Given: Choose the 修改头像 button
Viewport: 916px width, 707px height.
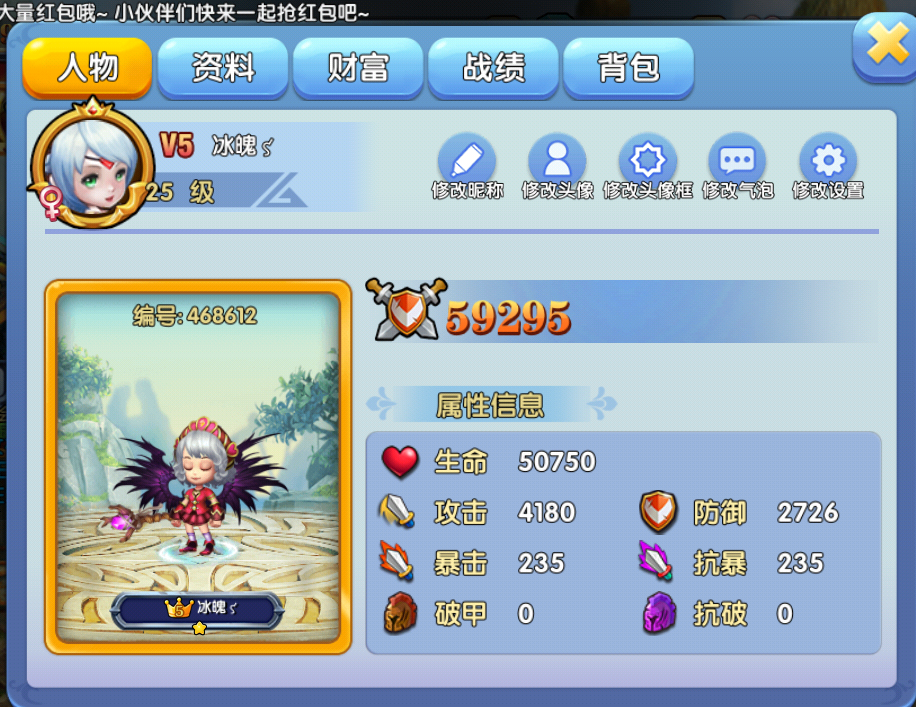Looking at the screenshot, I should (557, 161).
